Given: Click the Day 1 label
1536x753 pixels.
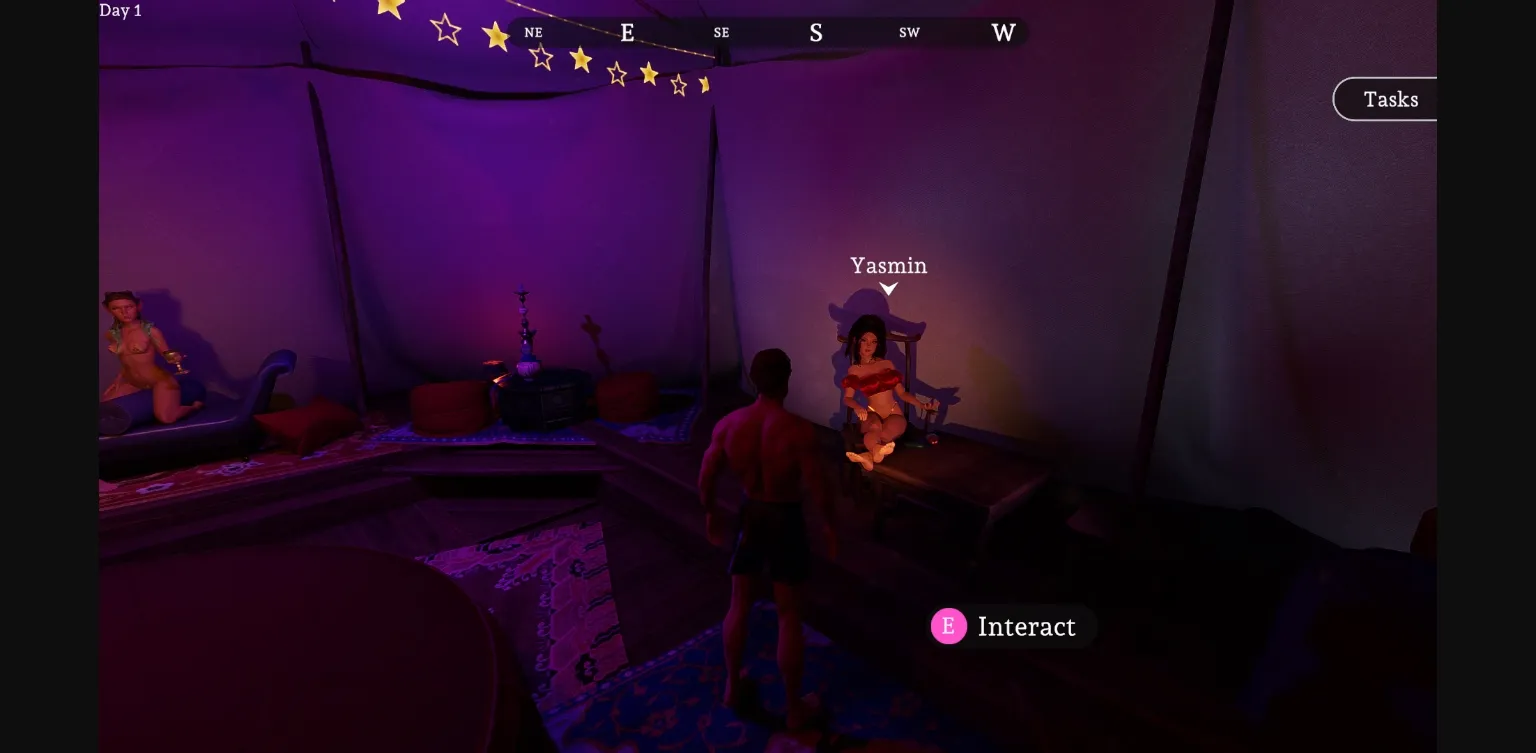Looking at the screenshot, I should (119, 10).
